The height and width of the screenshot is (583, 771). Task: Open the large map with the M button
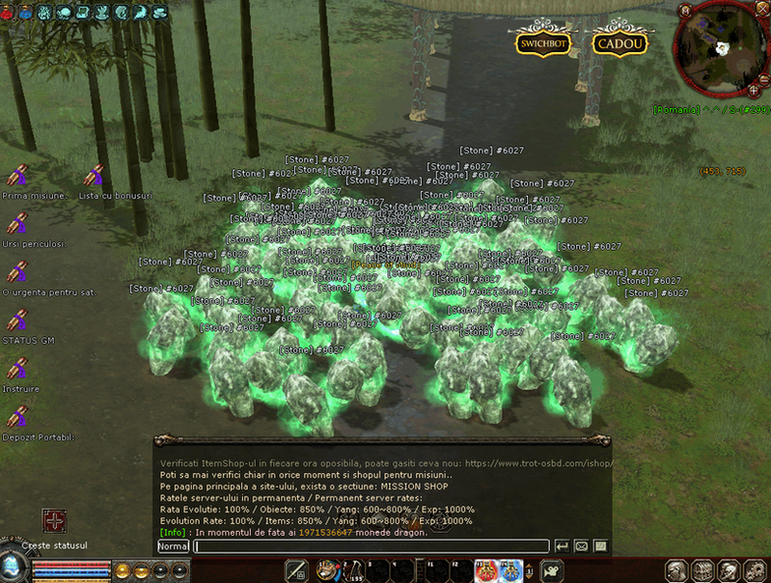point(685,11)
